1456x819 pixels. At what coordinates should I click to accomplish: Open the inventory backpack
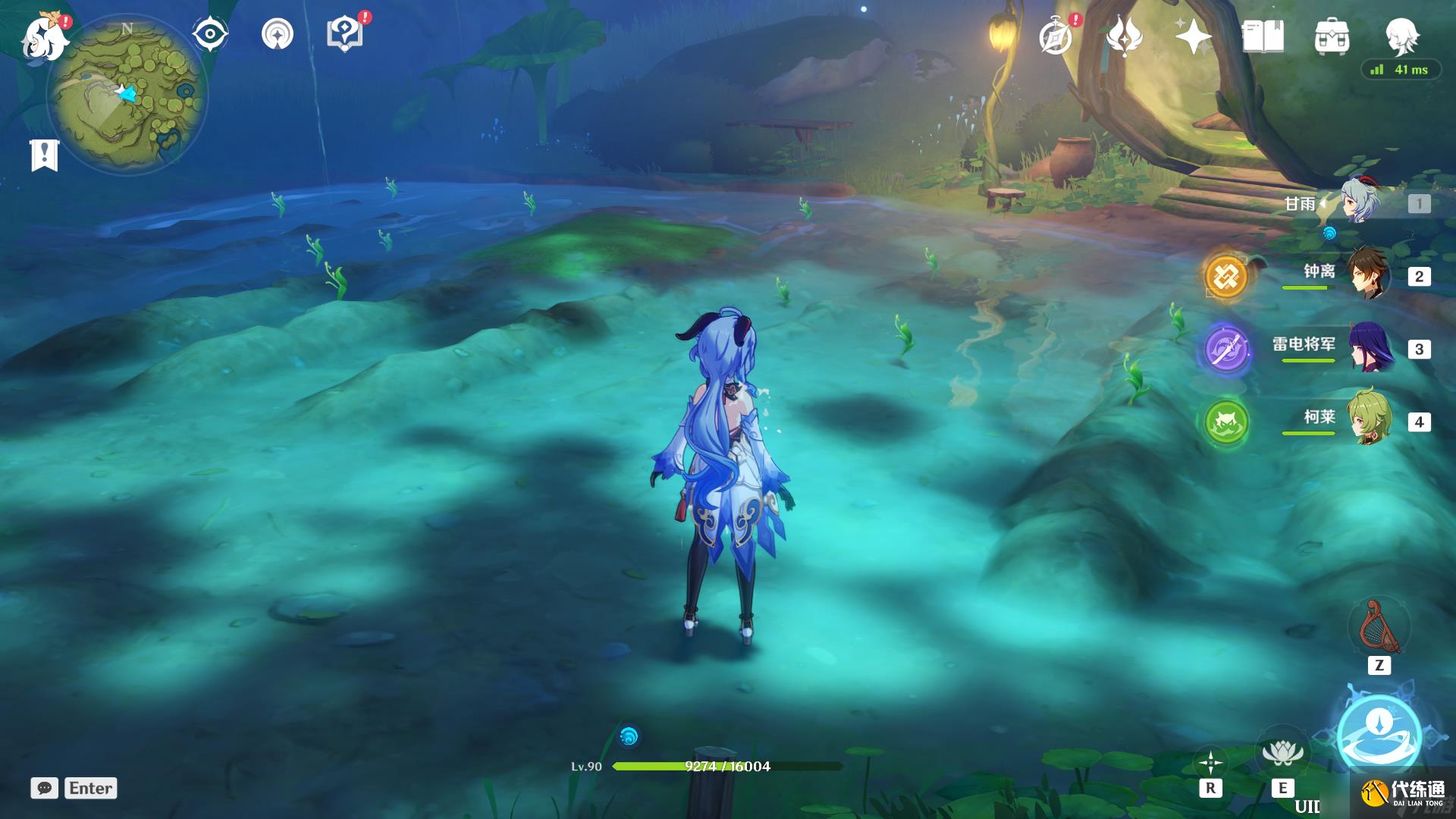point(1332,36)
